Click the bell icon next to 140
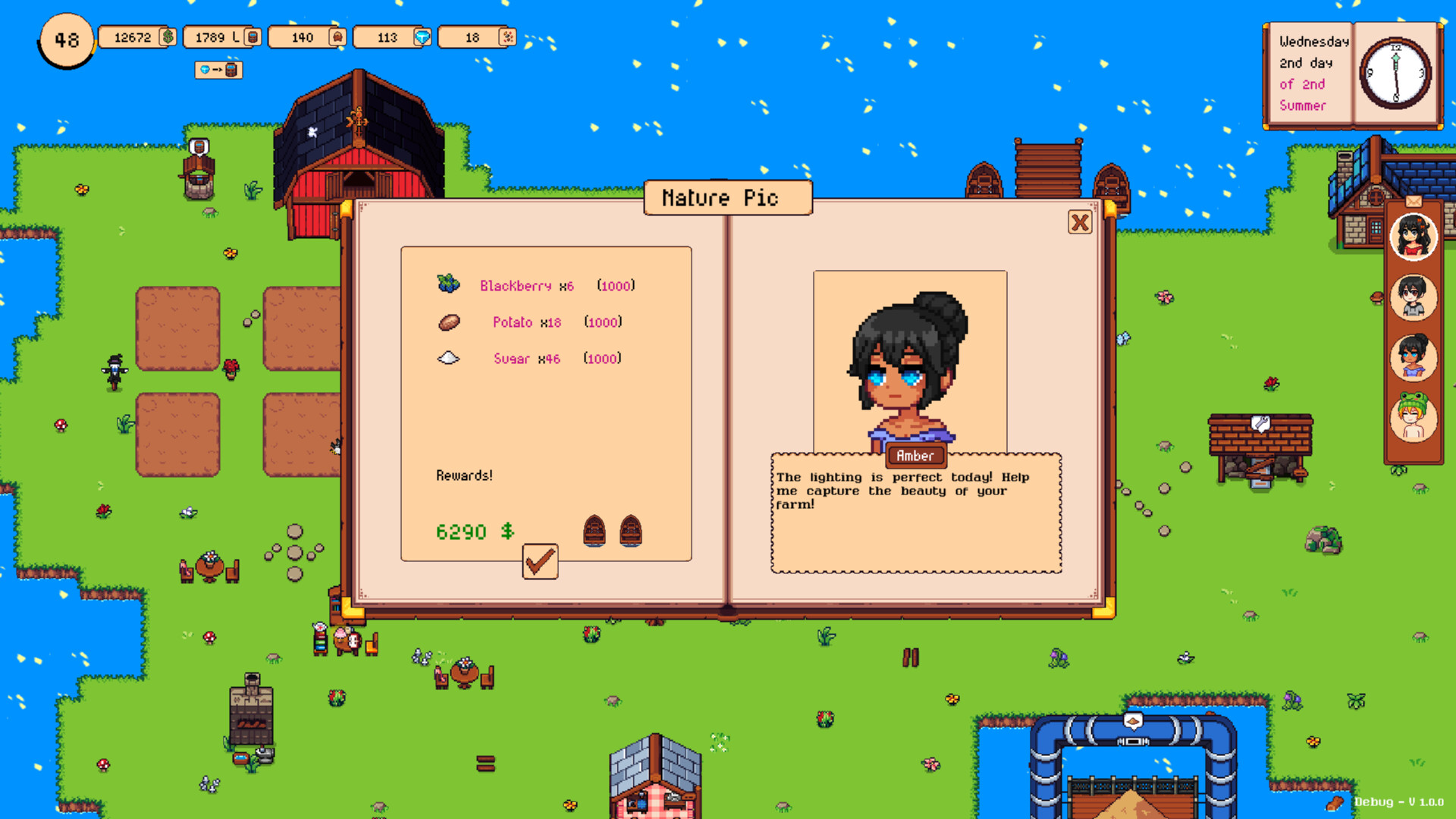 337,36
